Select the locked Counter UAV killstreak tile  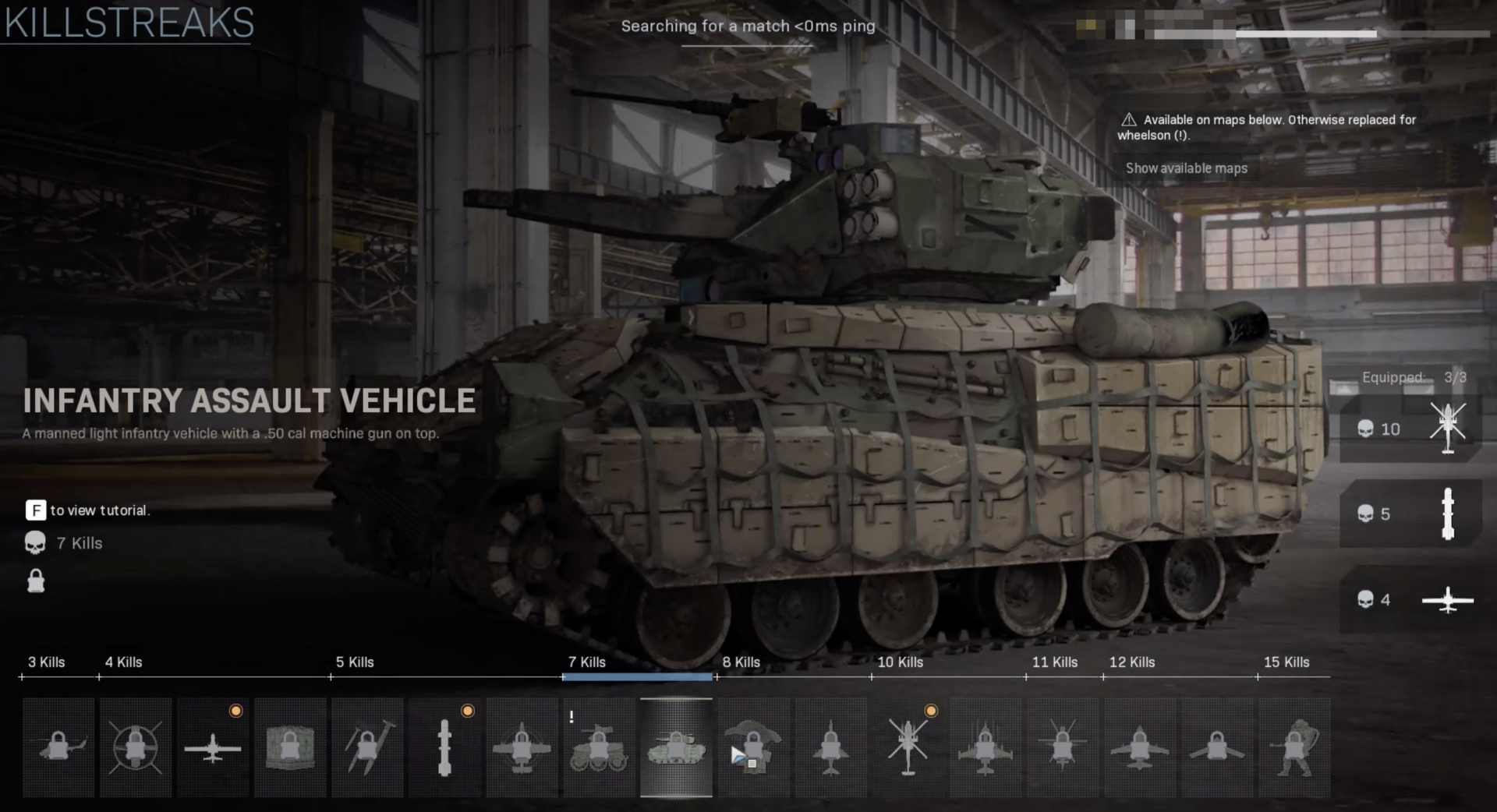pos(136,747)
